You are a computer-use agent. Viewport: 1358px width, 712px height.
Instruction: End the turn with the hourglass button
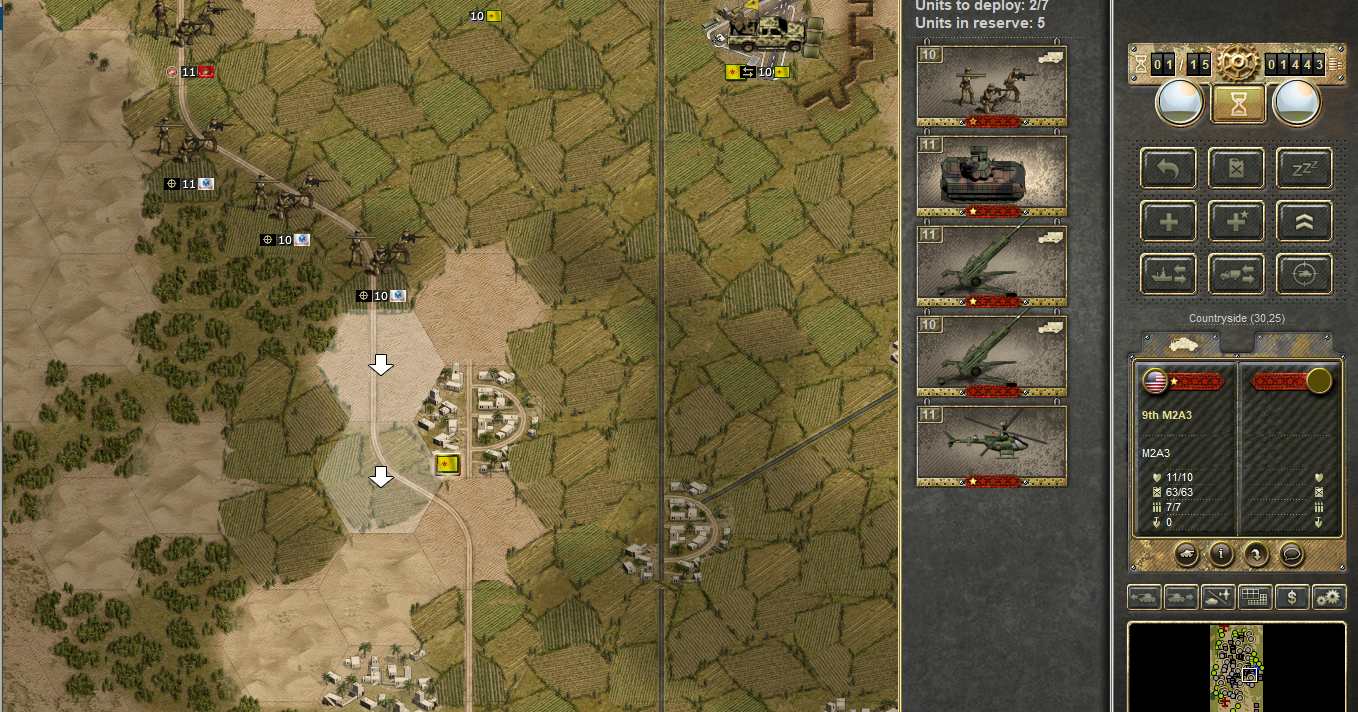pos(1238,104)
